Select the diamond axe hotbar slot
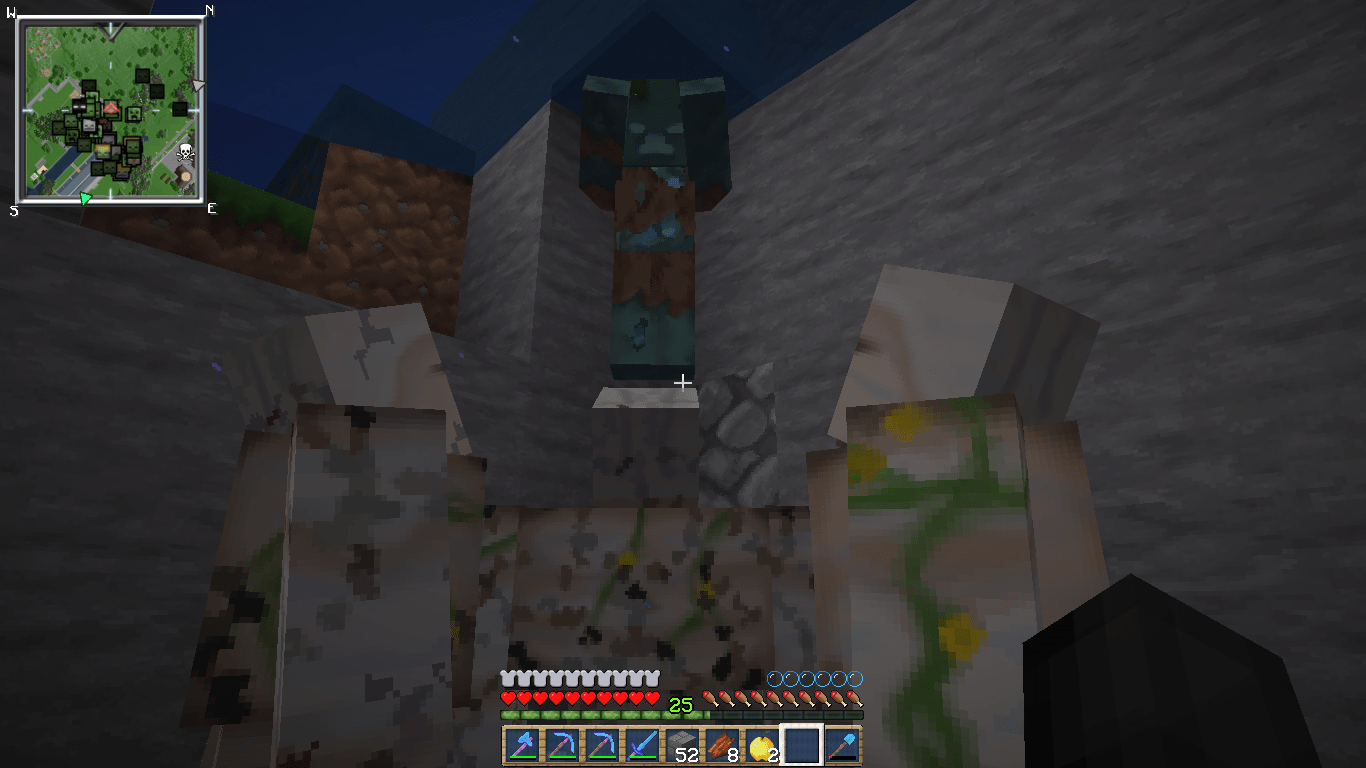The width and height of the screenshot is (1366, 768). pyautogui.click(x=521, y=745)
